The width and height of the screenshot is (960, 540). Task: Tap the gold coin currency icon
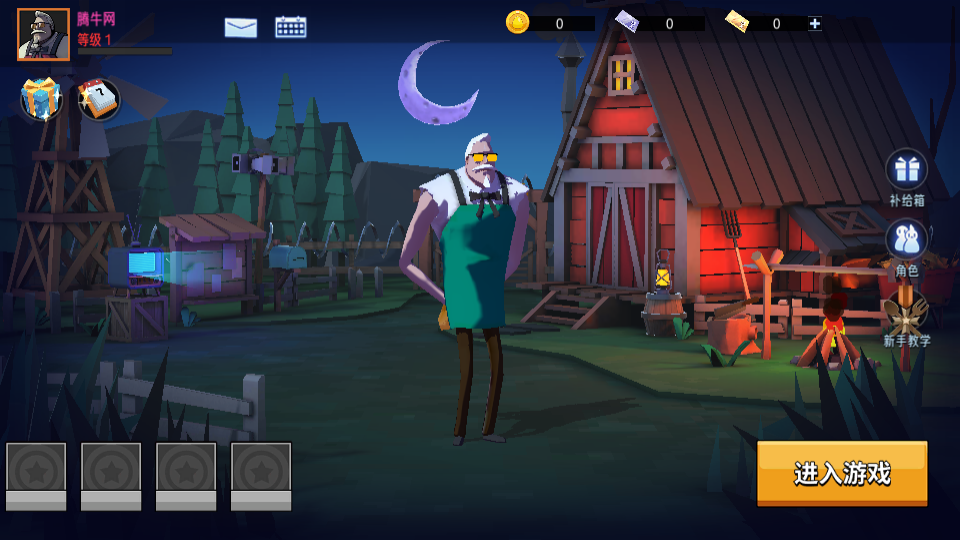pos(517,22)
